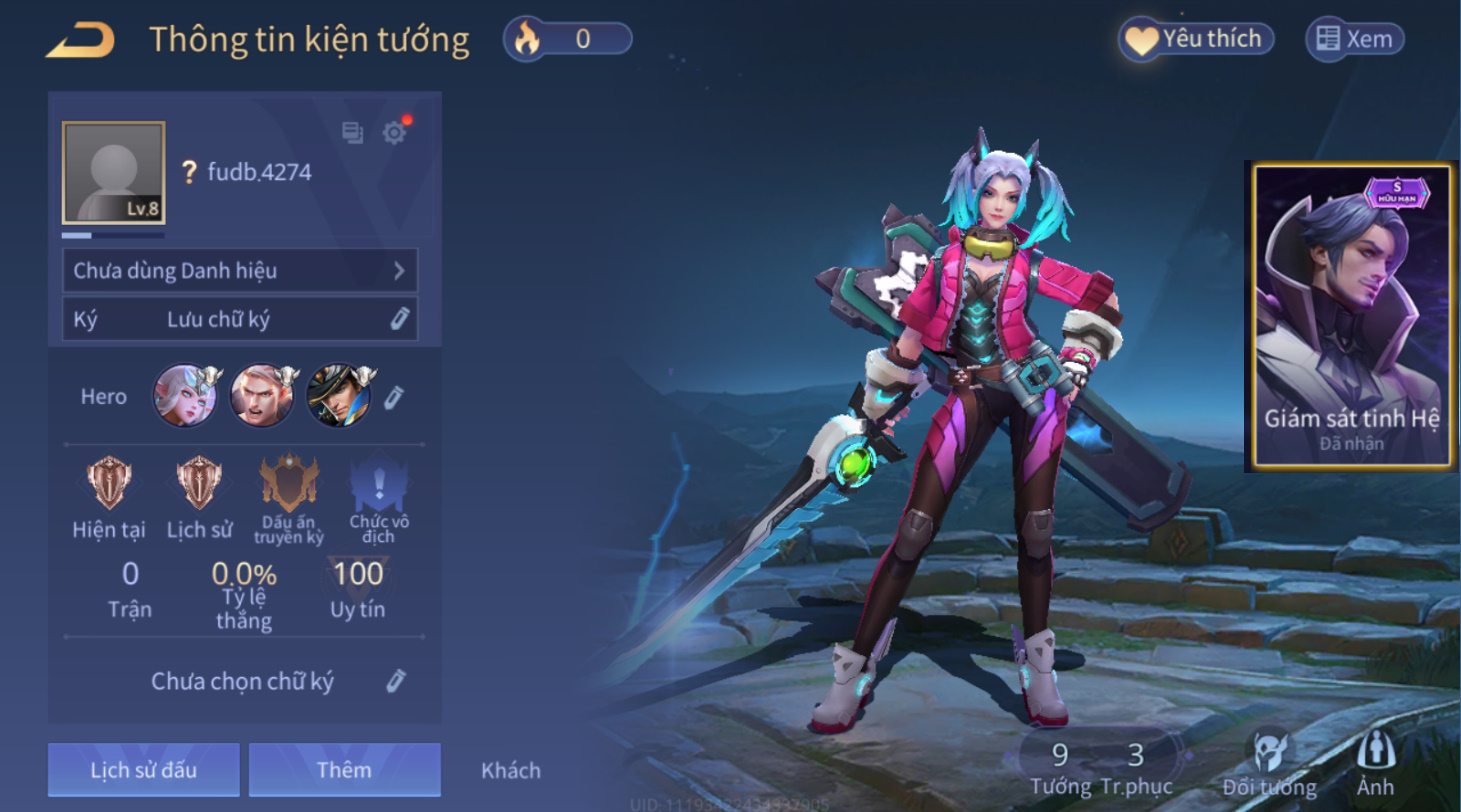View the Lịch sử rank badge
1461x812 pixels.
[199, 485]
